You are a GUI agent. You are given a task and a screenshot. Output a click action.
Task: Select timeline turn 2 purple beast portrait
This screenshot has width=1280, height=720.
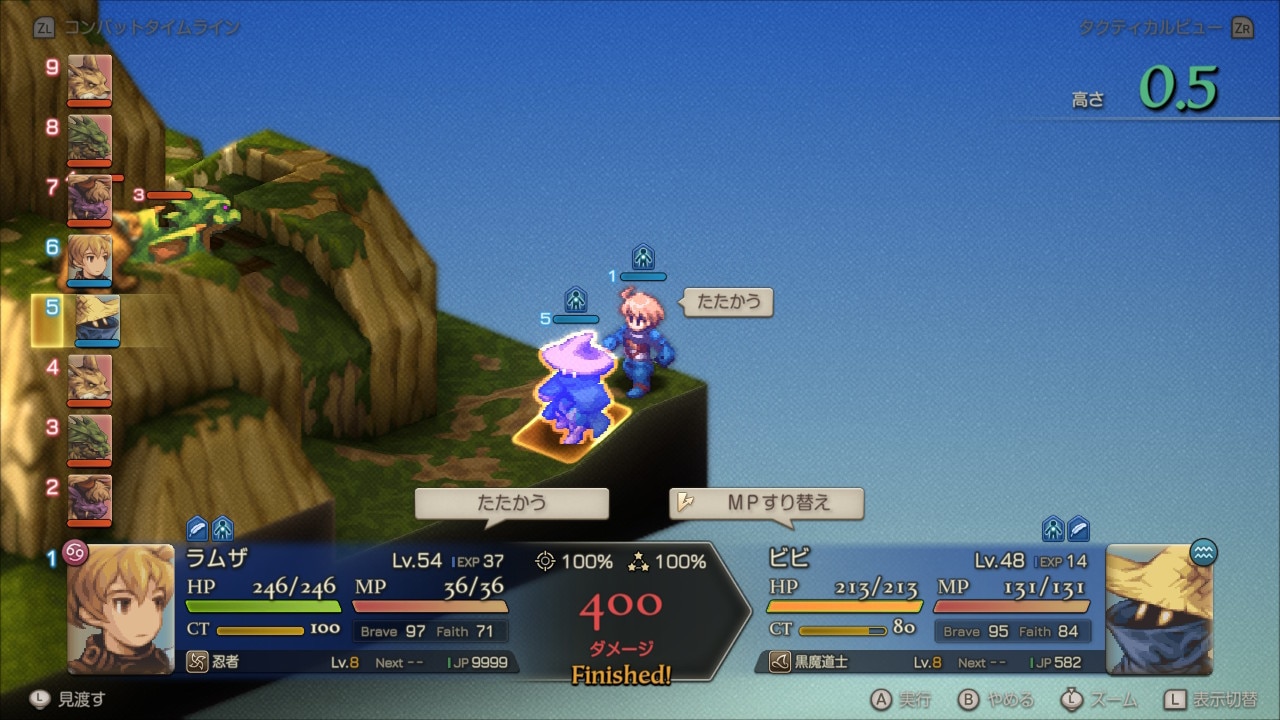point(90,498)
